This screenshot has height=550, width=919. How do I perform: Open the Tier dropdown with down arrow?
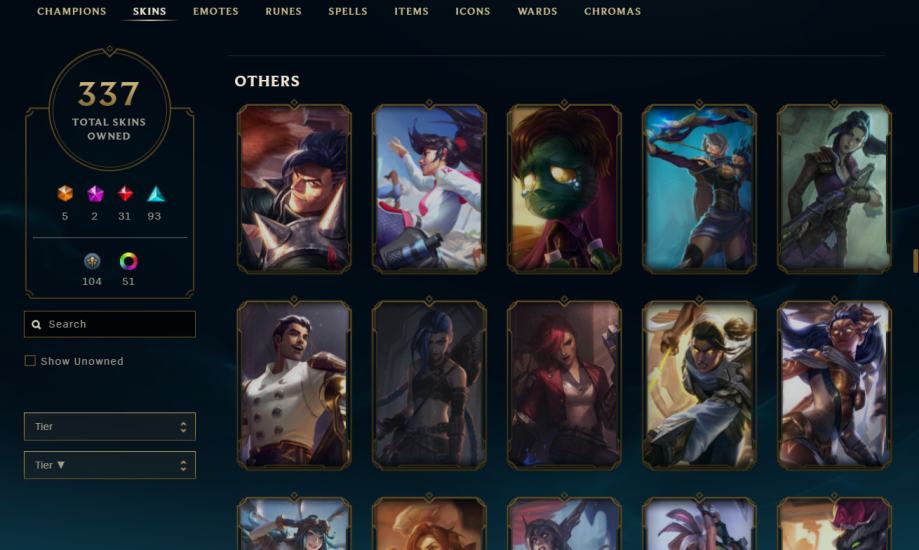point(110,465)
